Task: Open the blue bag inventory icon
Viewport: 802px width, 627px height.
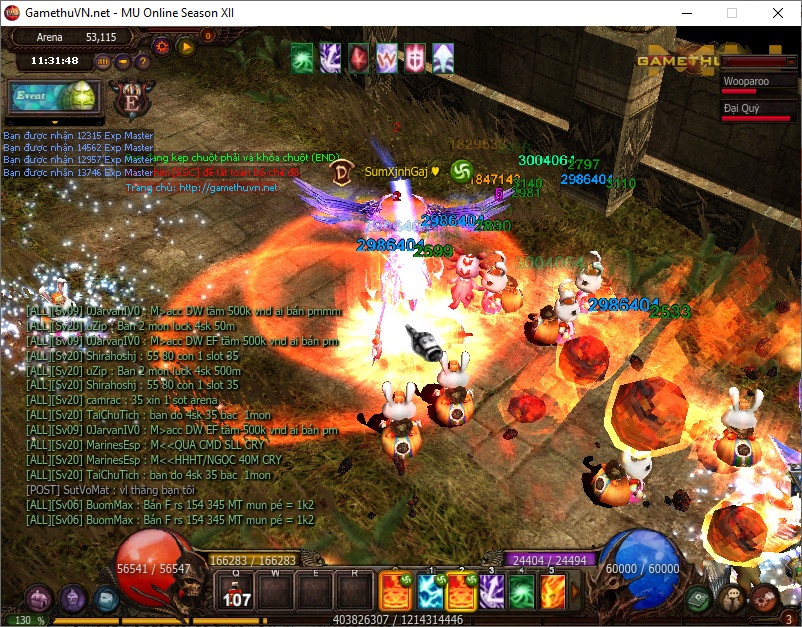Action: pos(105,598)
